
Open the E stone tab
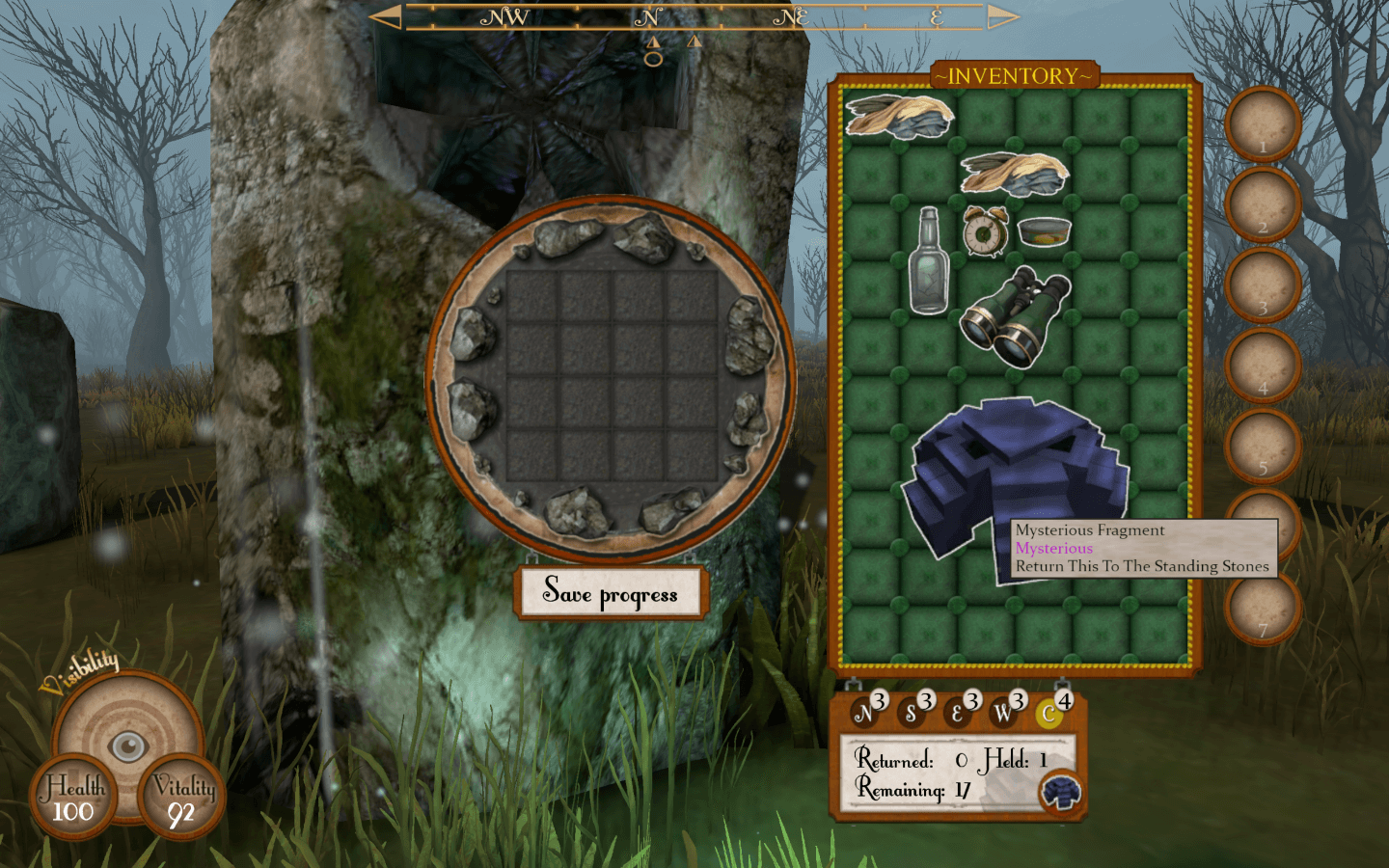(956, 715)
